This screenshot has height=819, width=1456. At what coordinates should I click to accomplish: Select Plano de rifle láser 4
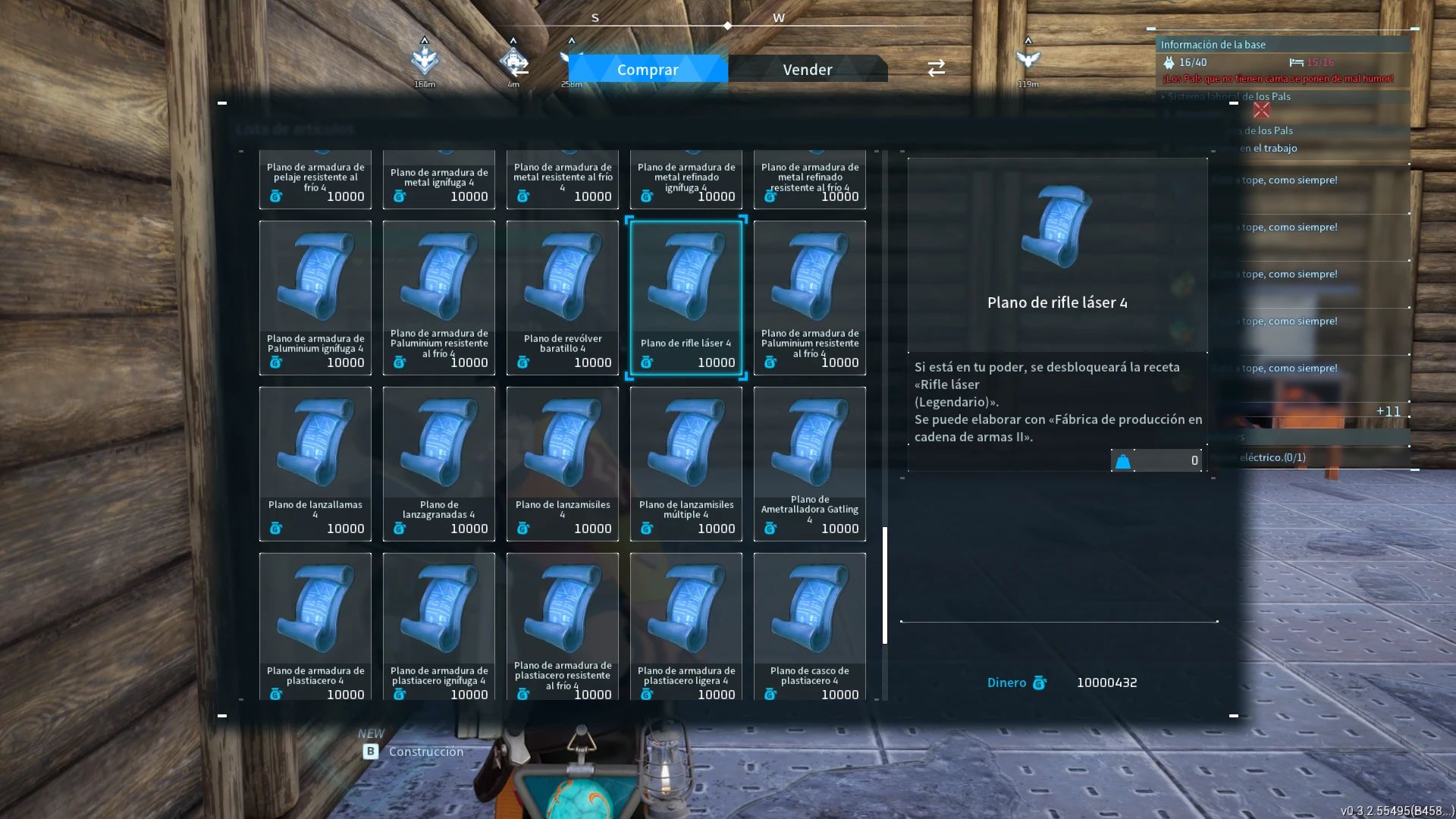[686, 297]
